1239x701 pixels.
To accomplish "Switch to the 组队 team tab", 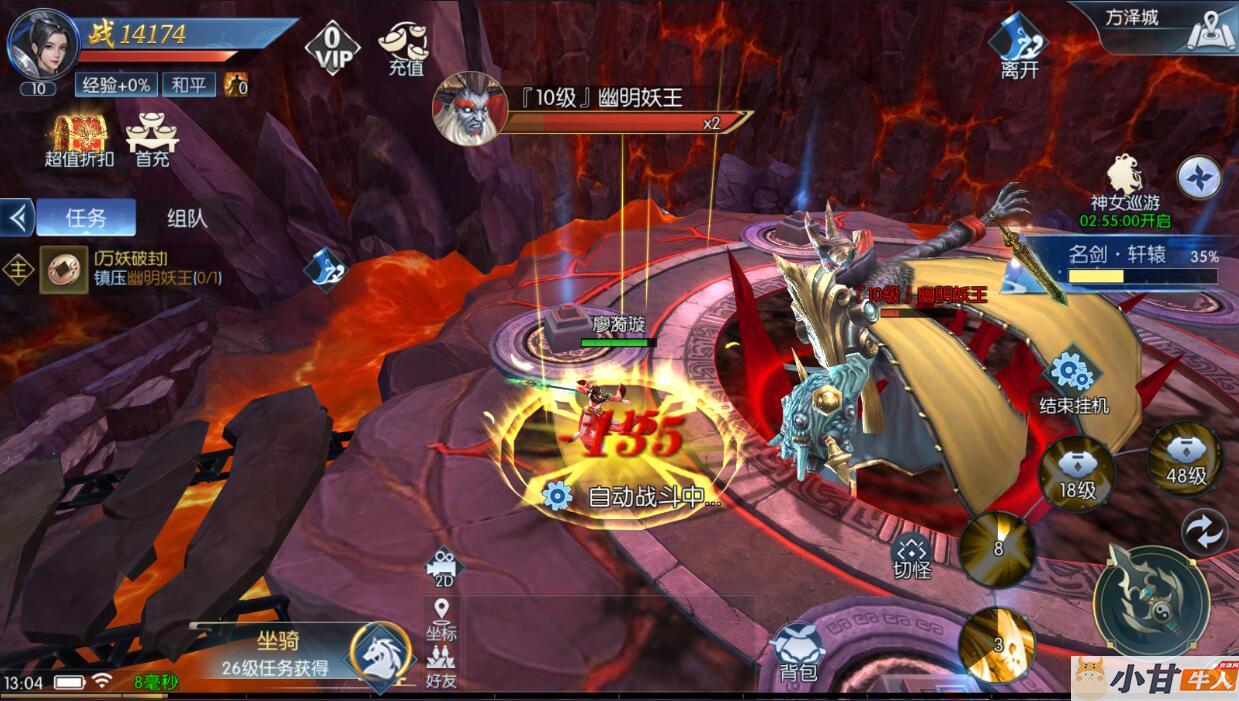I will pyautogui.click(x=187, y=218).
